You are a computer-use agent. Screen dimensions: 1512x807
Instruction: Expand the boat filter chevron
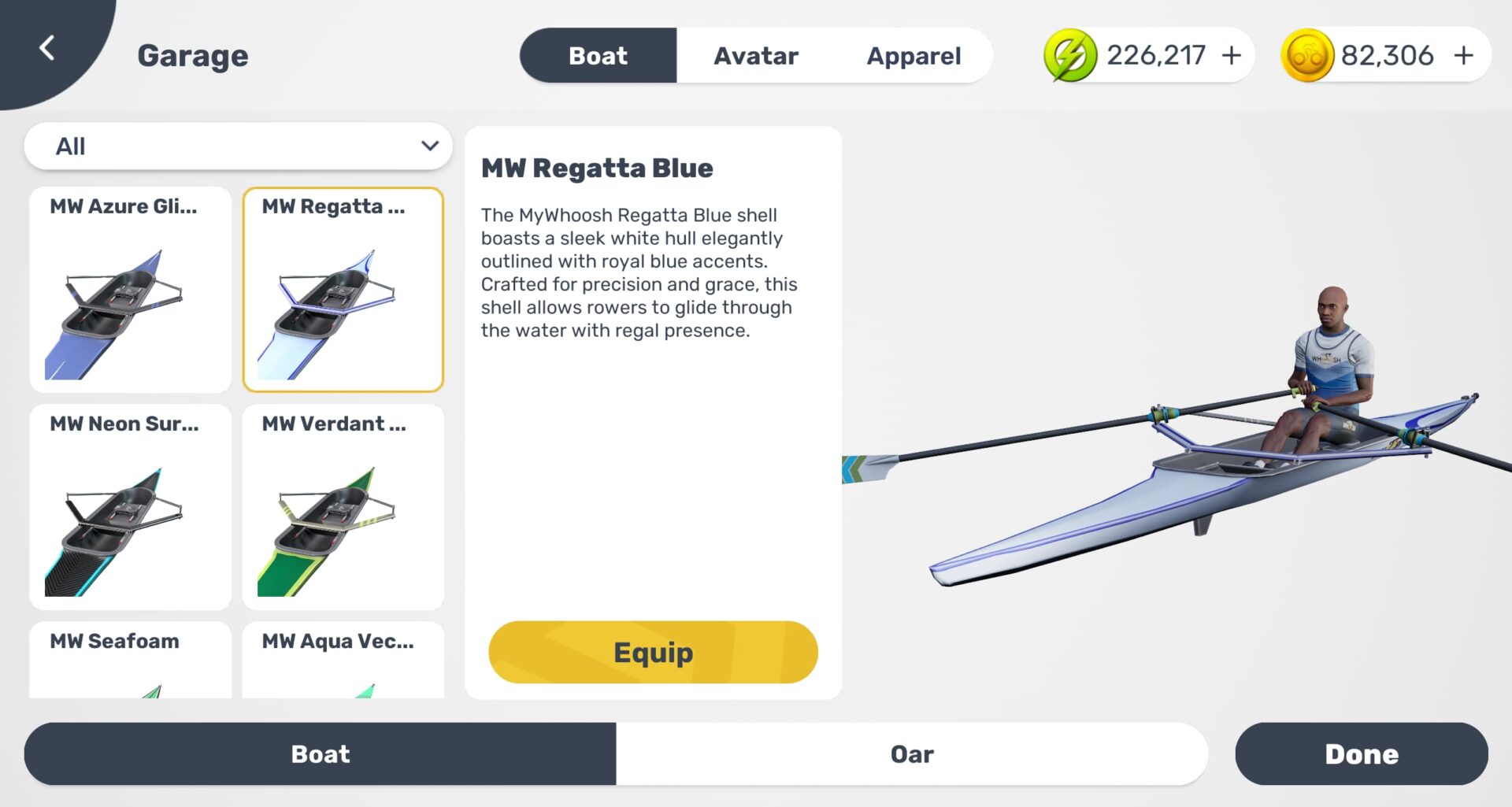[x=429, y=146]
